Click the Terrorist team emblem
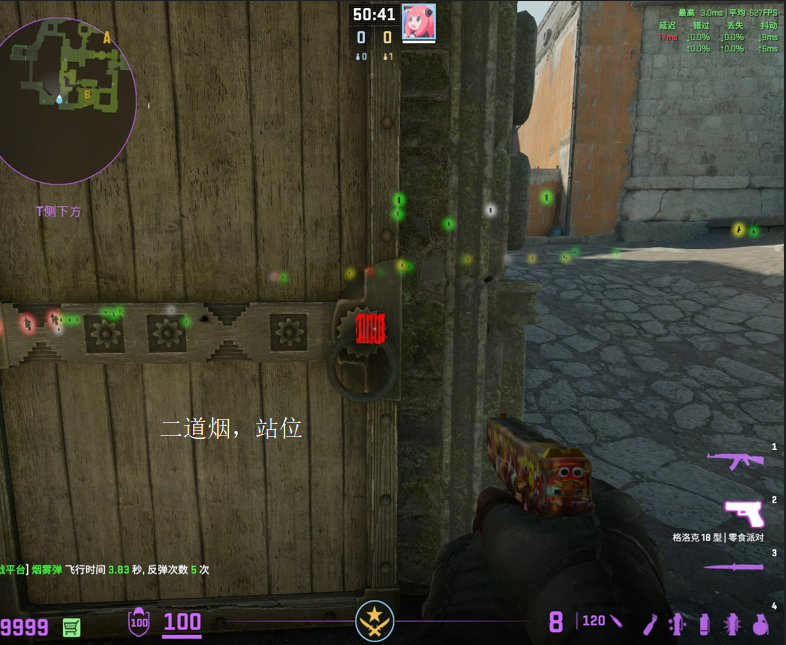Viewport: 786px width, 645px height. coord(375,621)
